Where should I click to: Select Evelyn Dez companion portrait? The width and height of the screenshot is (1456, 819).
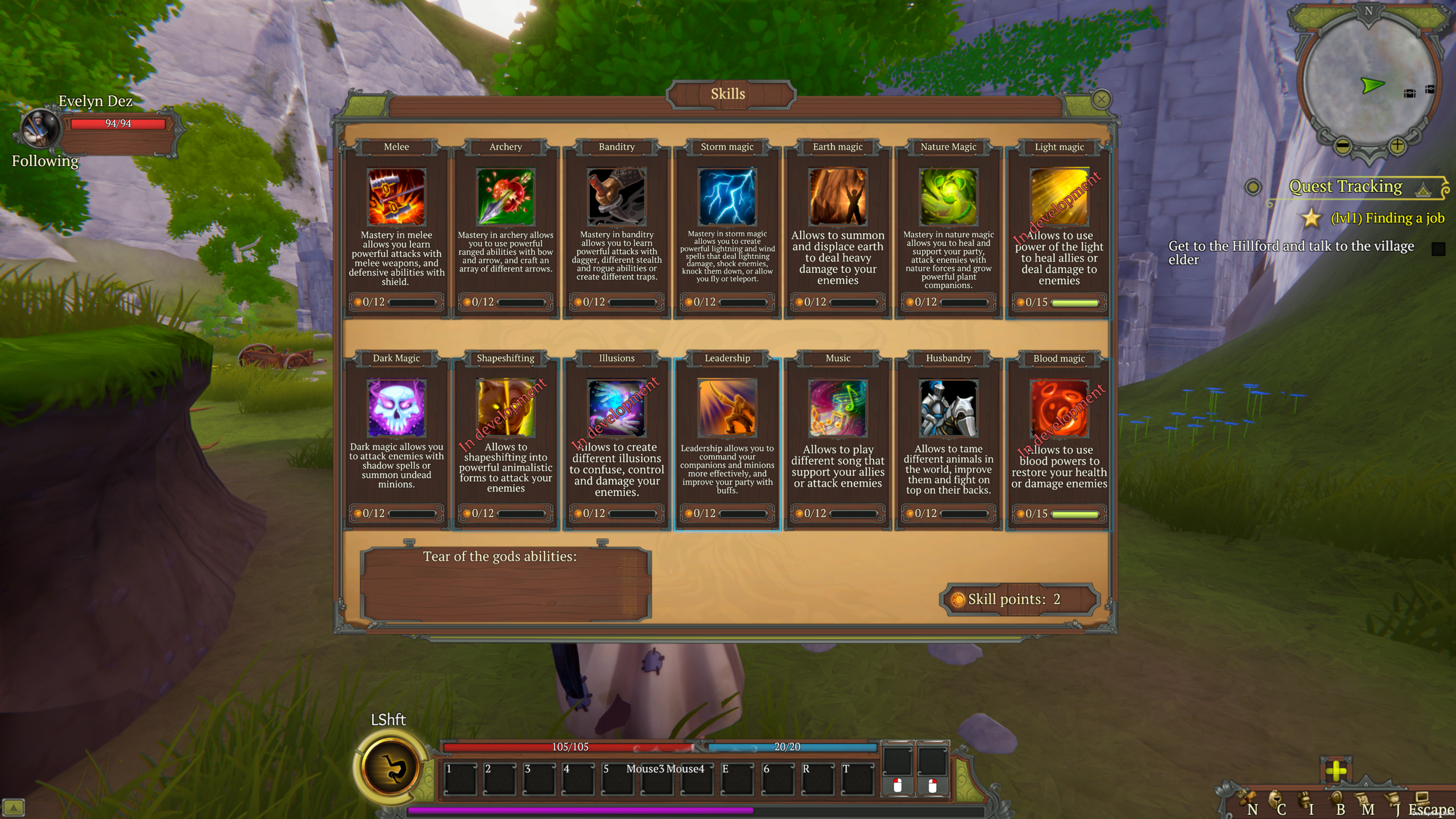pos(40,128)
